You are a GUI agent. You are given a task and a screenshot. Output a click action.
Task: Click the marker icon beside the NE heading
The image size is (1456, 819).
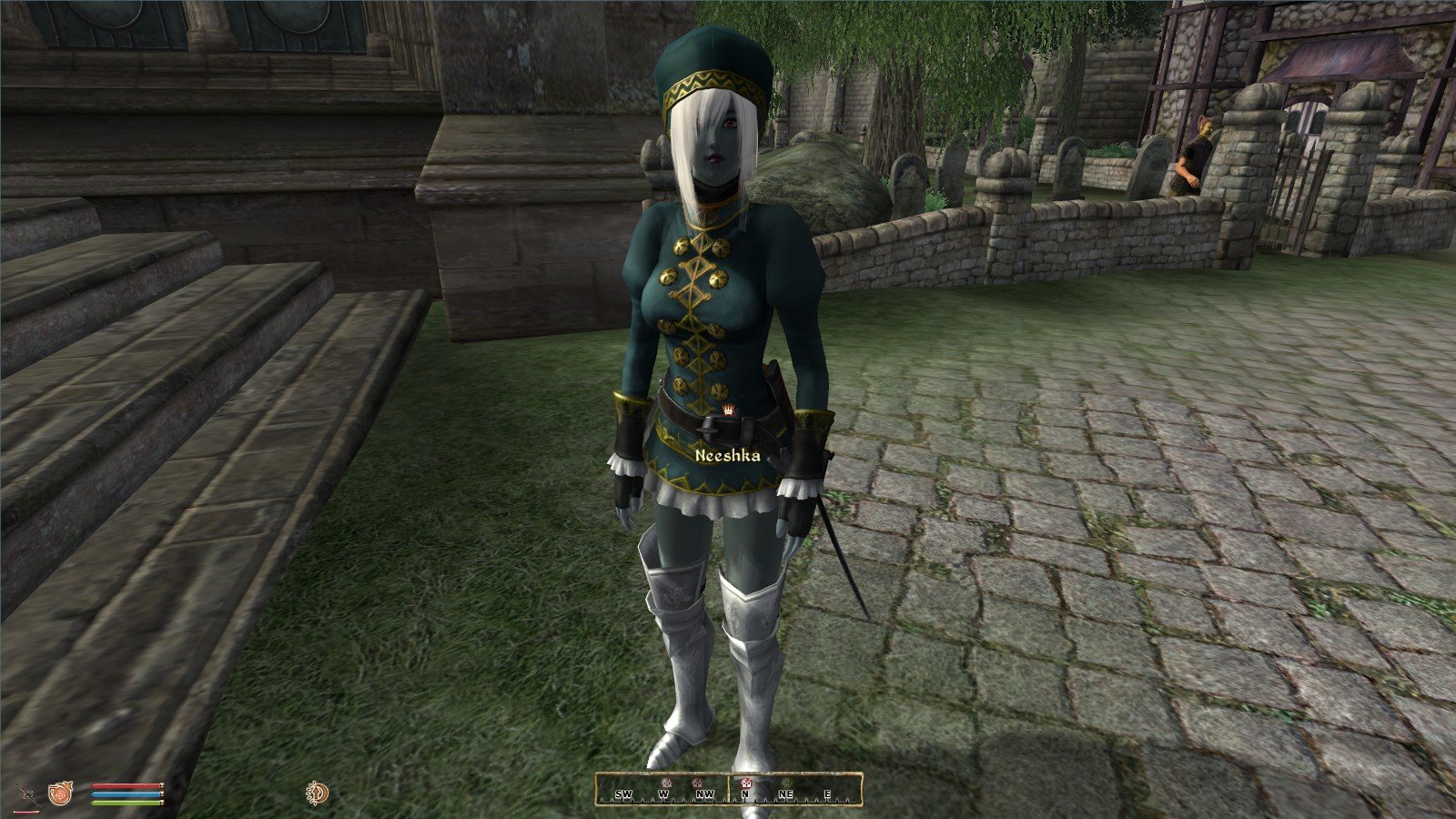788,784
